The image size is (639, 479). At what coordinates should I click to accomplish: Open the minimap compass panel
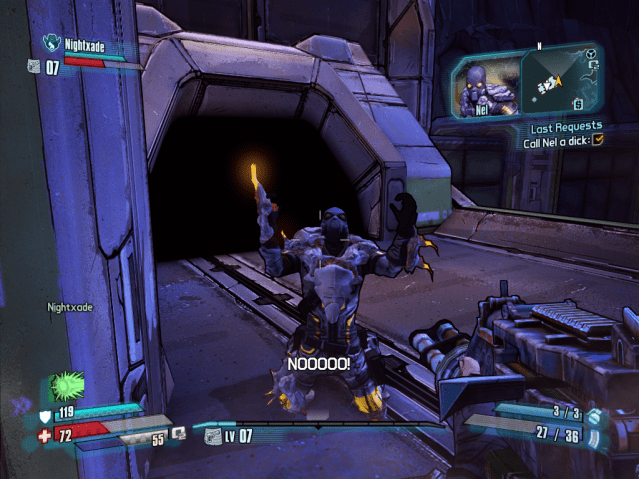(x=559, y=82)
